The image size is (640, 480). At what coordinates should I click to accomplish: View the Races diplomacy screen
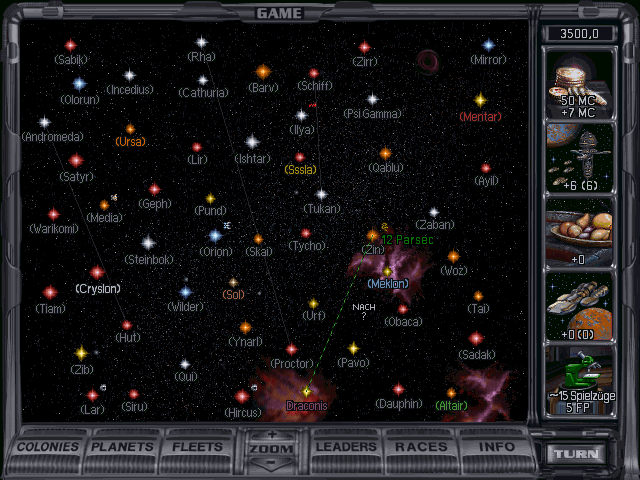point(421,447)
